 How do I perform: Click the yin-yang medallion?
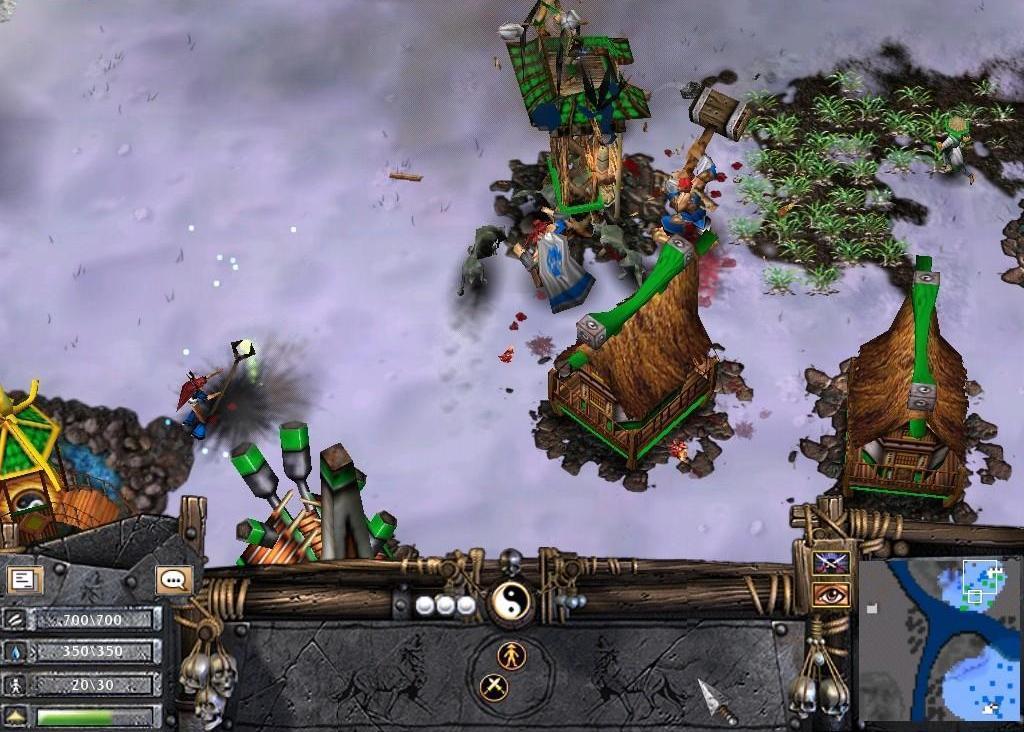click(511, 603)
